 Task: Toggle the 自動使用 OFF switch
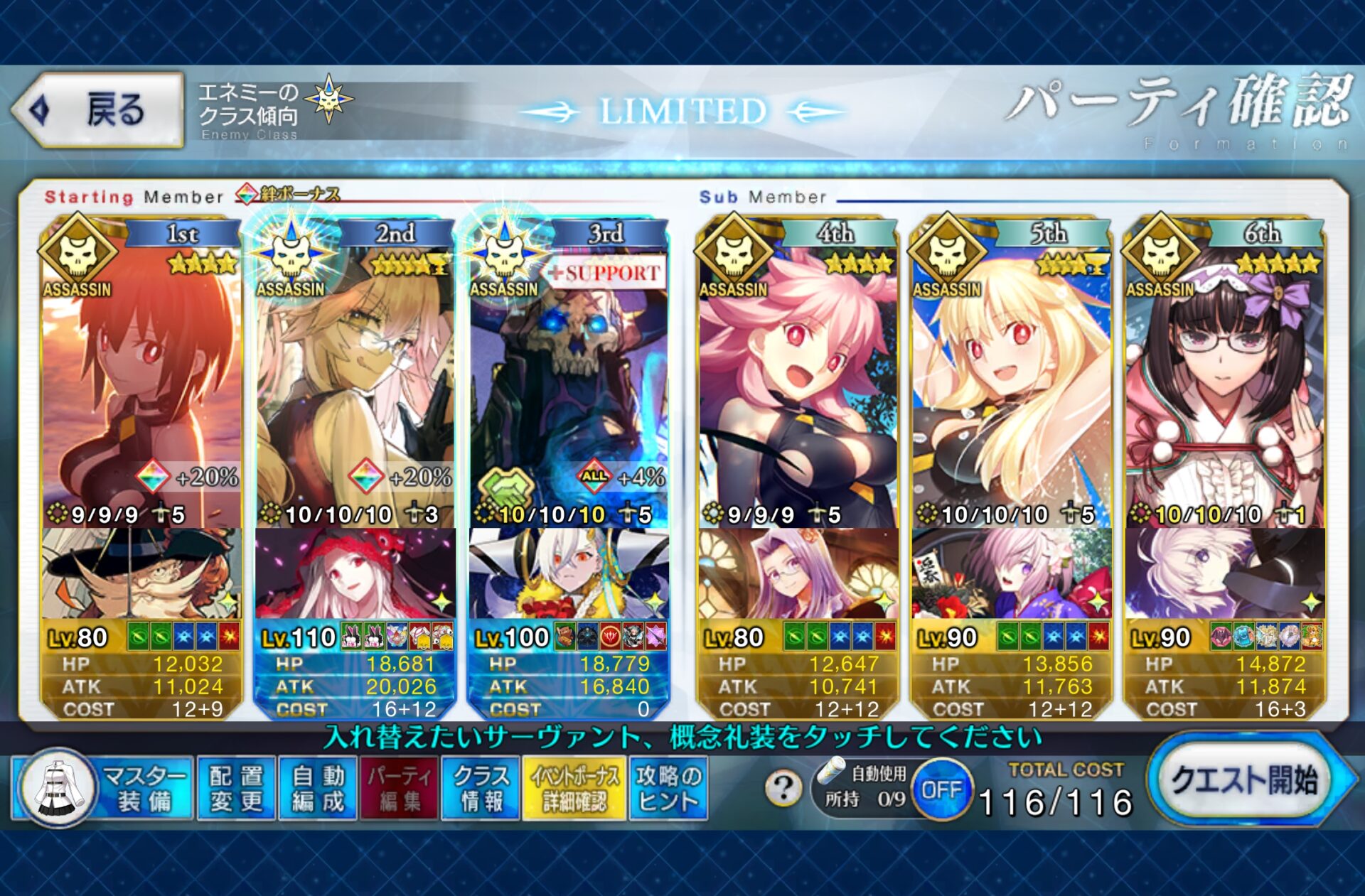pyautogui.click(x=941, y=789)
